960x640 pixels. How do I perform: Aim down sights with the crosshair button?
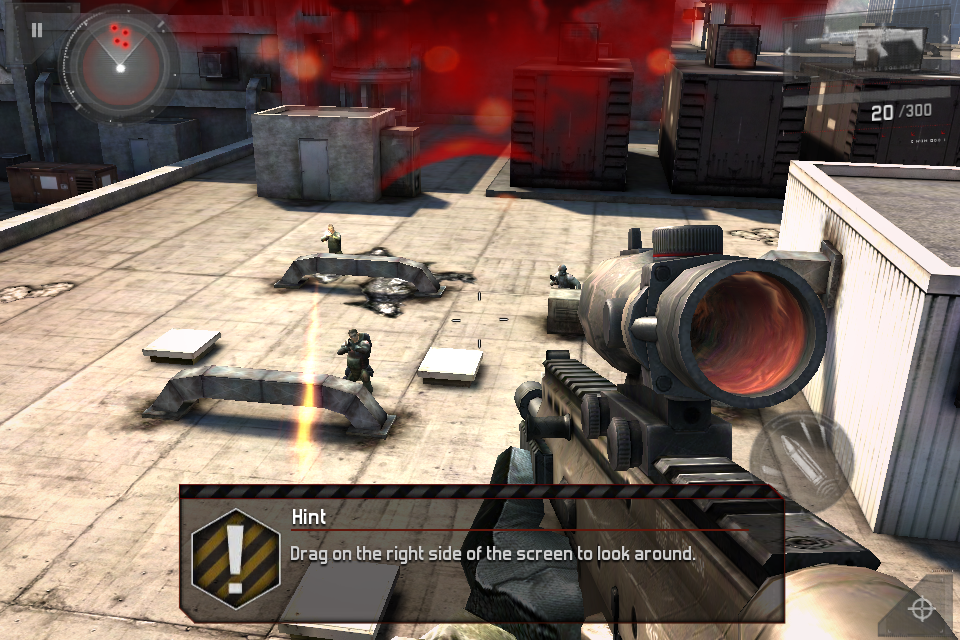click(x=922, y=607)
